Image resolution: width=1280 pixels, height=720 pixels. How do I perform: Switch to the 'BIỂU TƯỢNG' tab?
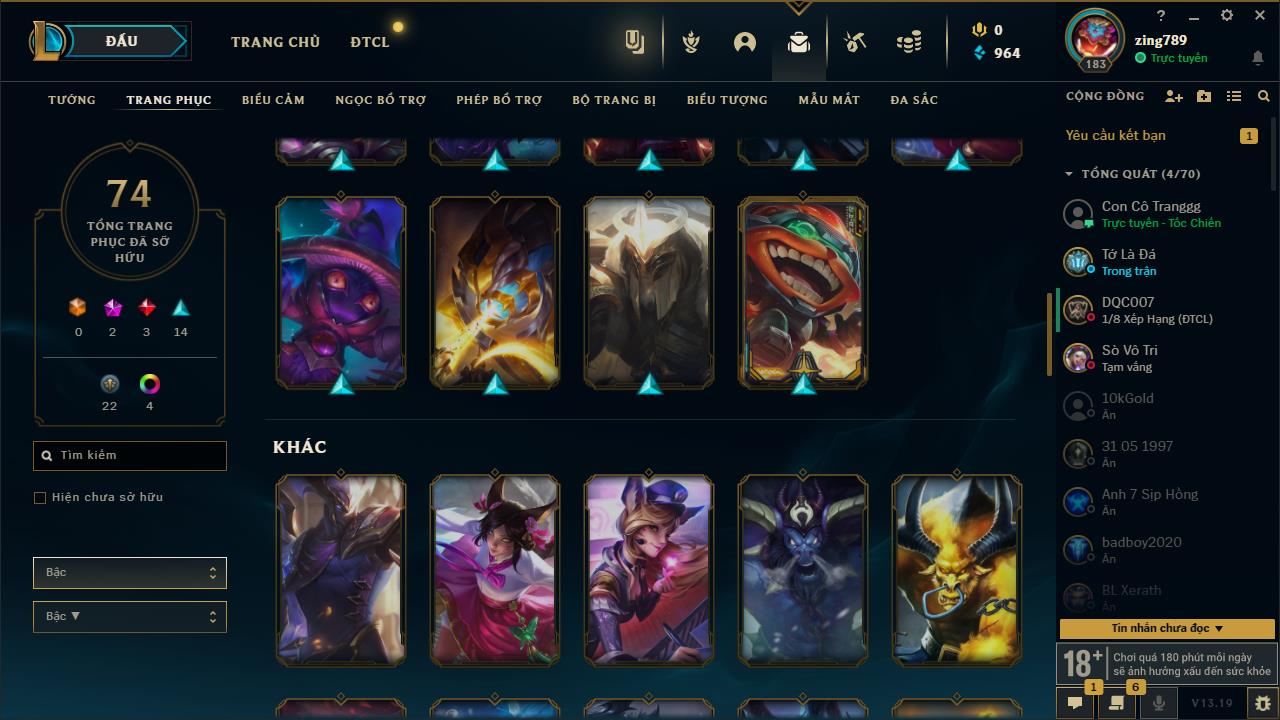[x=727, y=100]
